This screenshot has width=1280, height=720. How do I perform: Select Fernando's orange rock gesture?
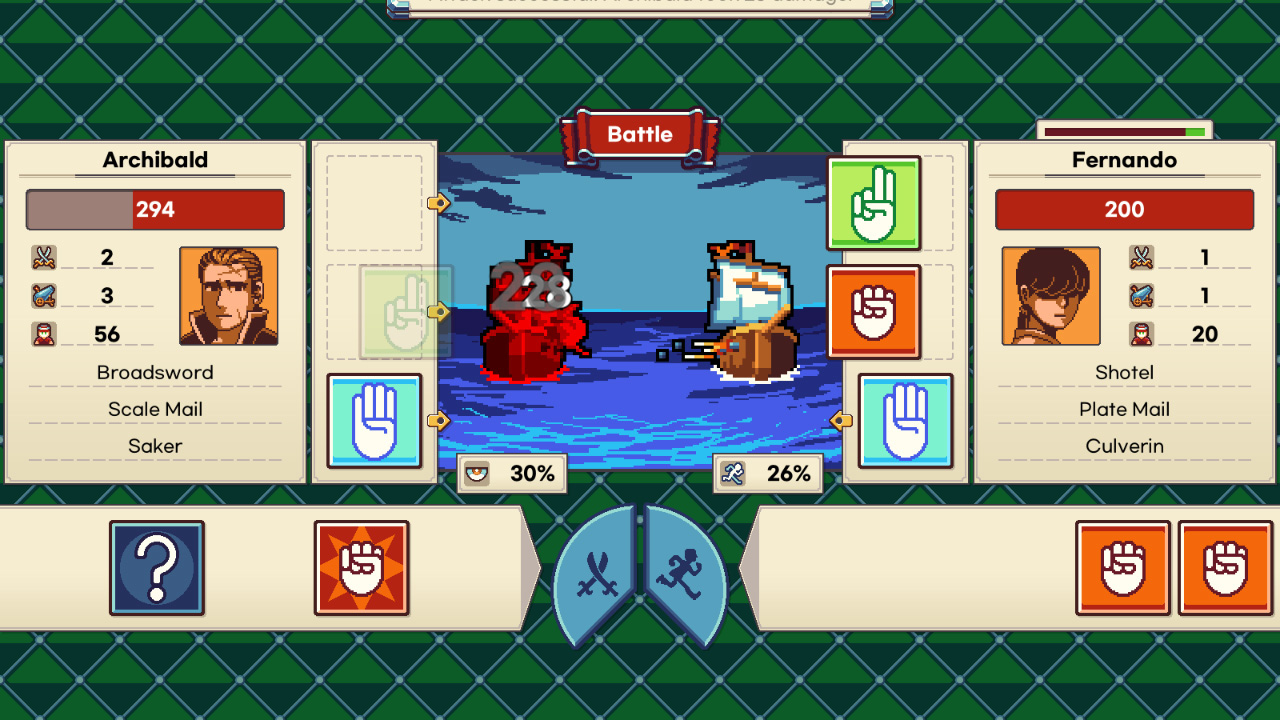click(874, 311)
